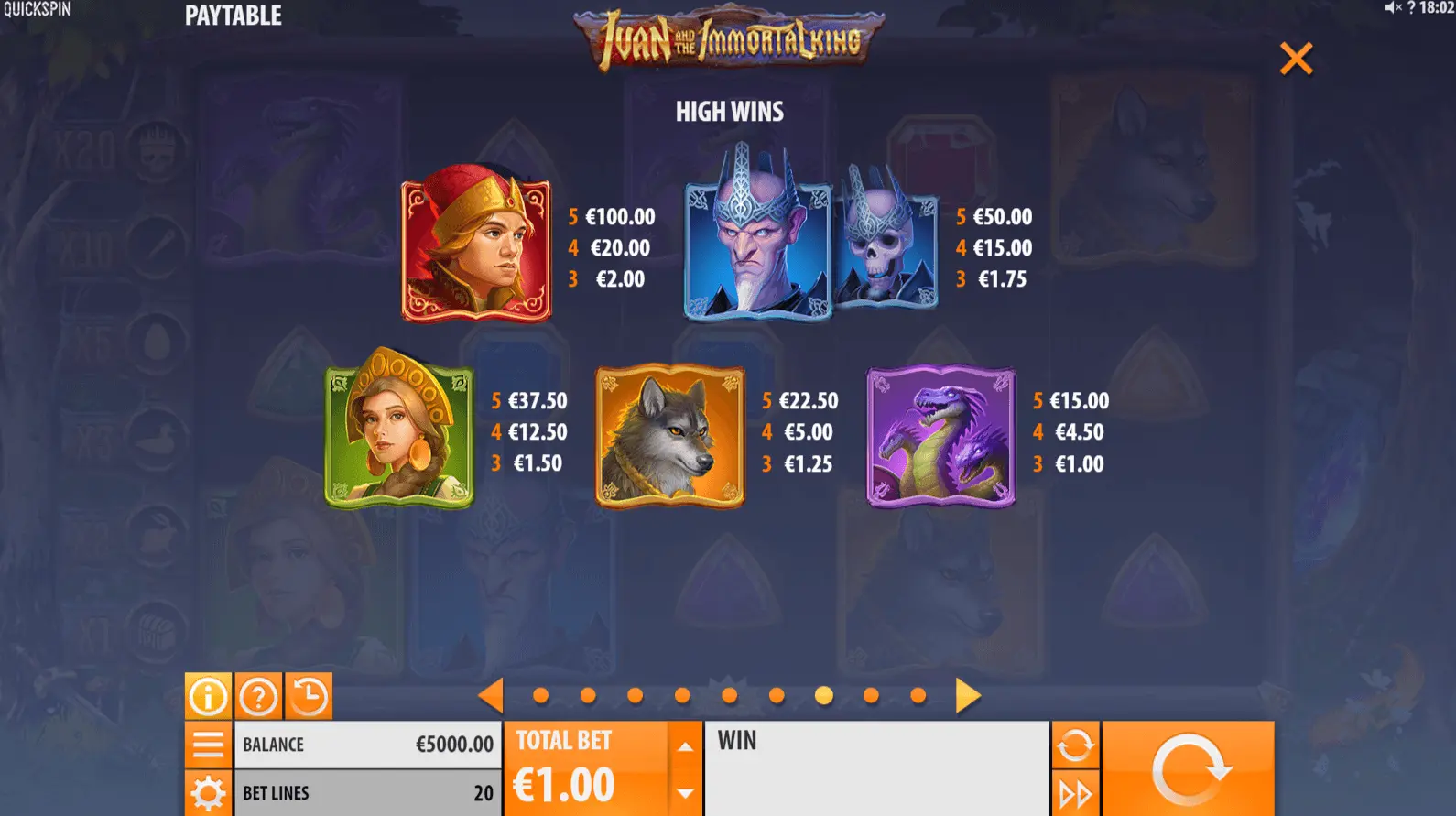Jump to the first paytable page dot

541,696
